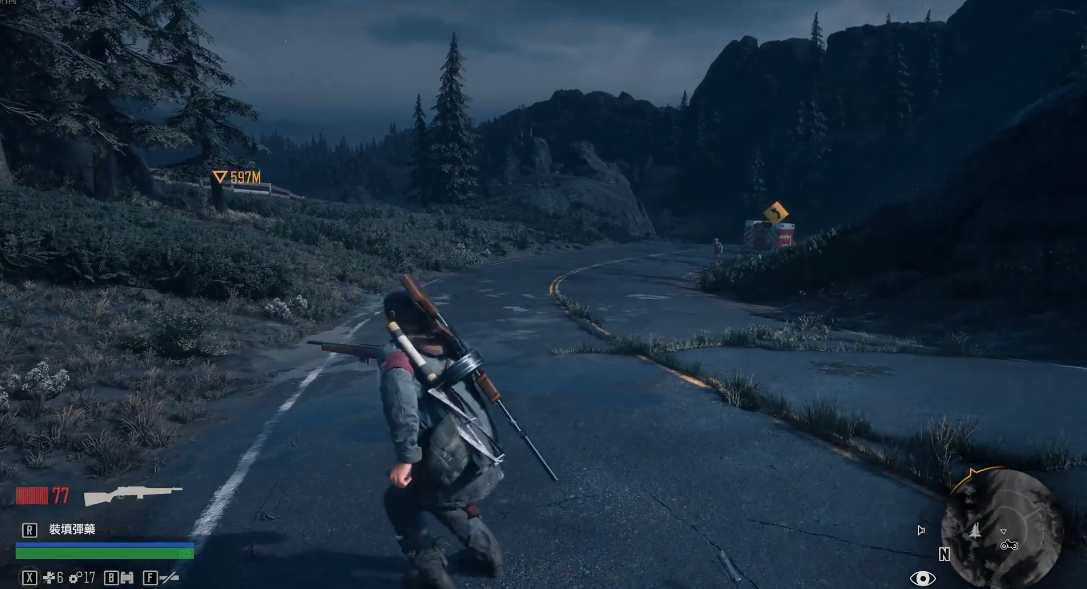Select the equipped rifle weapon icon

[x=132, y=495]
